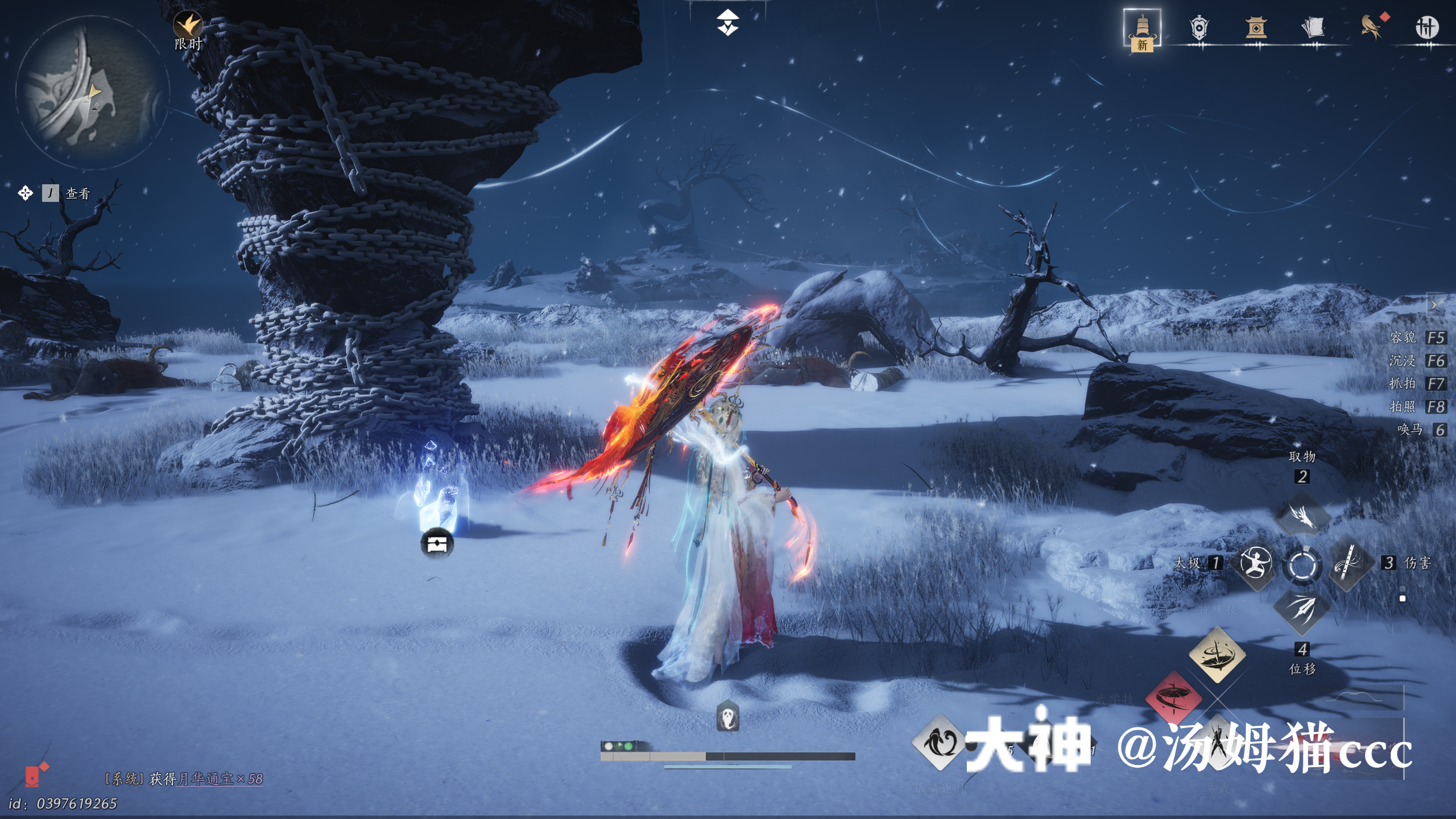The width and height of the screenshot is (1456, 819).
Task: Open the shrine-shaped shop icon
Action: pos(1256,27)
